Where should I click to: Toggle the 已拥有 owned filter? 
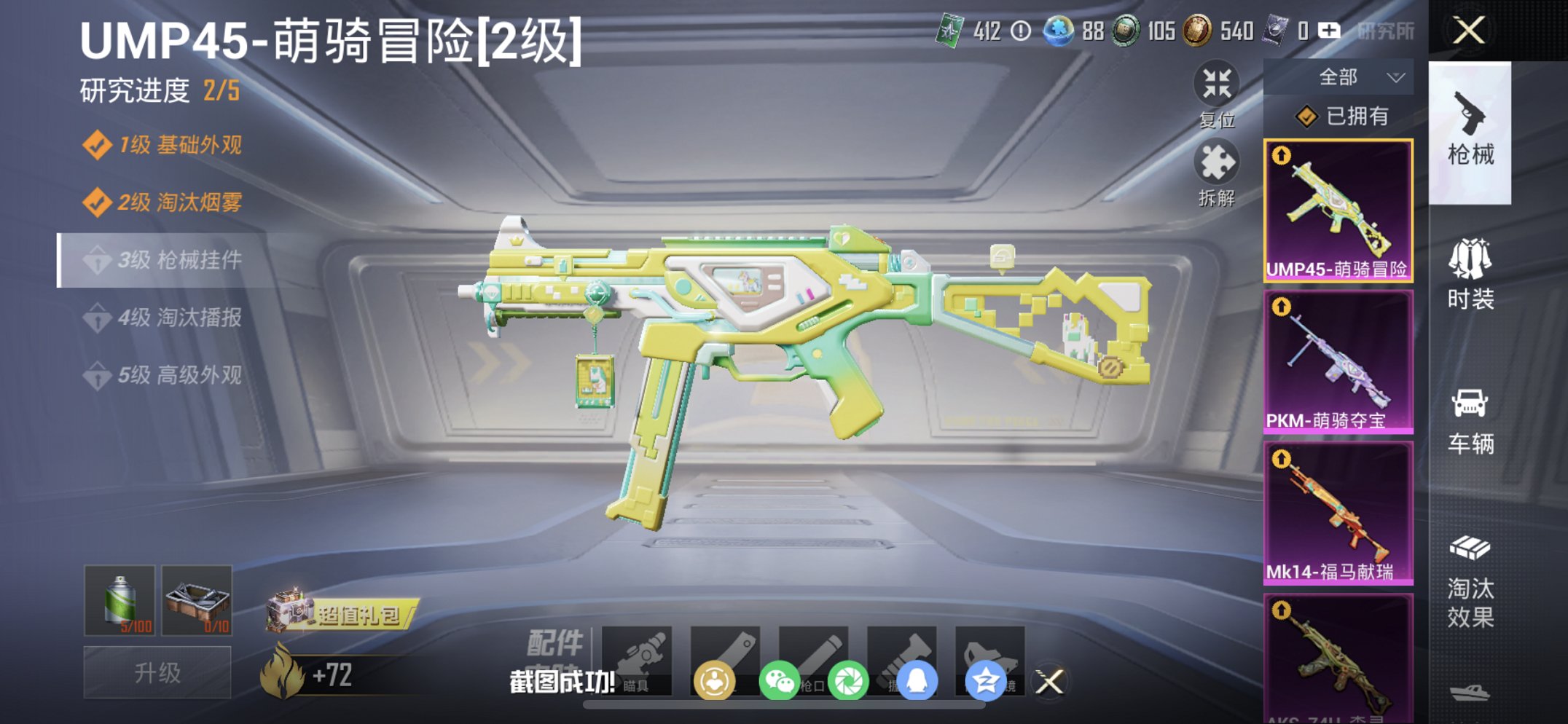(1343, 115)
